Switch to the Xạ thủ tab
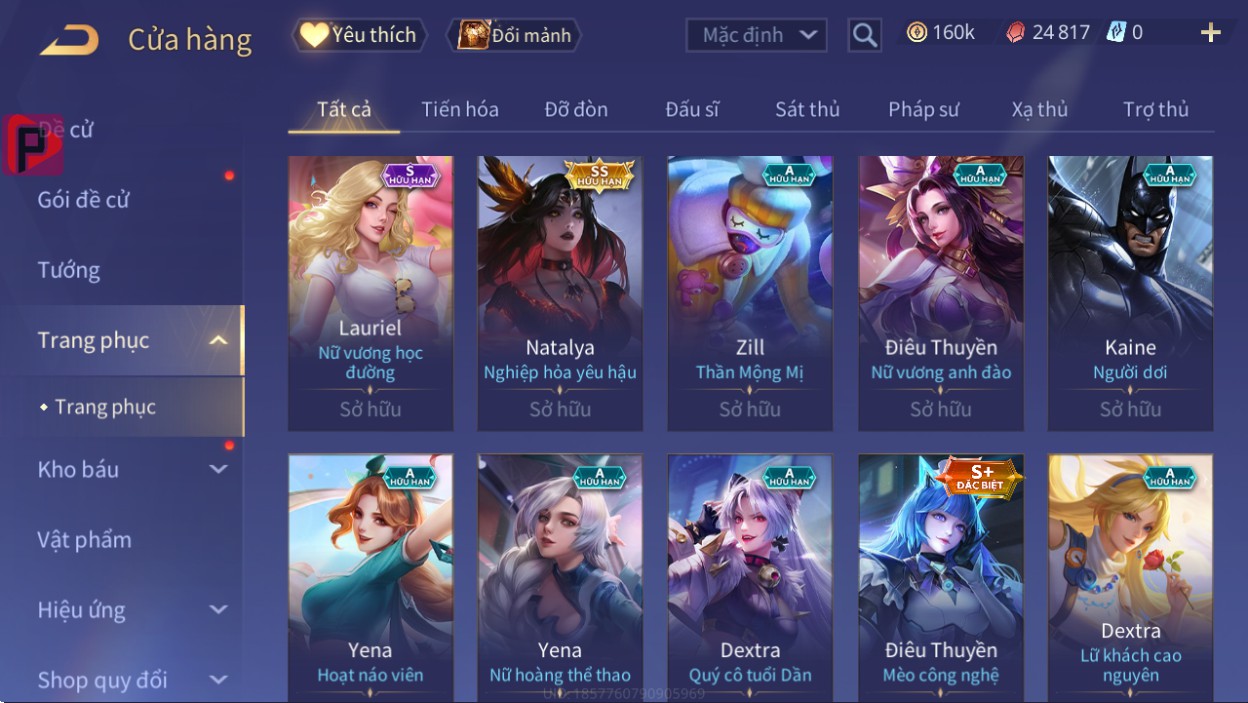The height and width of the screenshot is (703, 1248). (x=1039, y=109)
